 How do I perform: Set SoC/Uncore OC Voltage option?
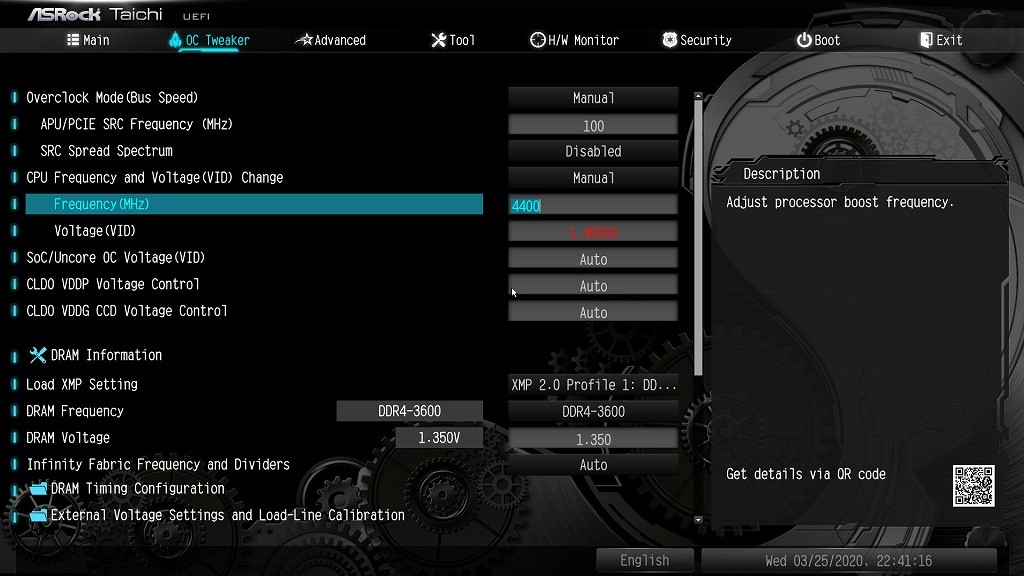pyautogui.click(x=593, y=259)
